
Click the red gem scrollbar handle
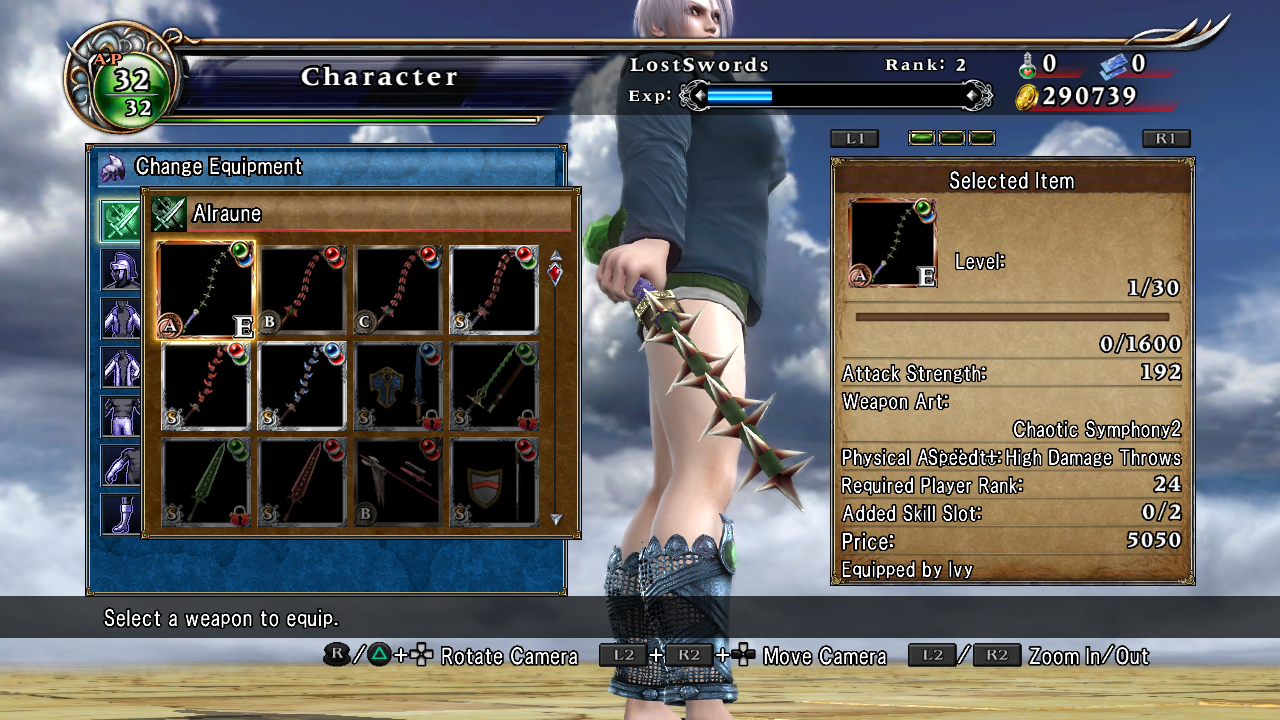[x=556, y=272]
